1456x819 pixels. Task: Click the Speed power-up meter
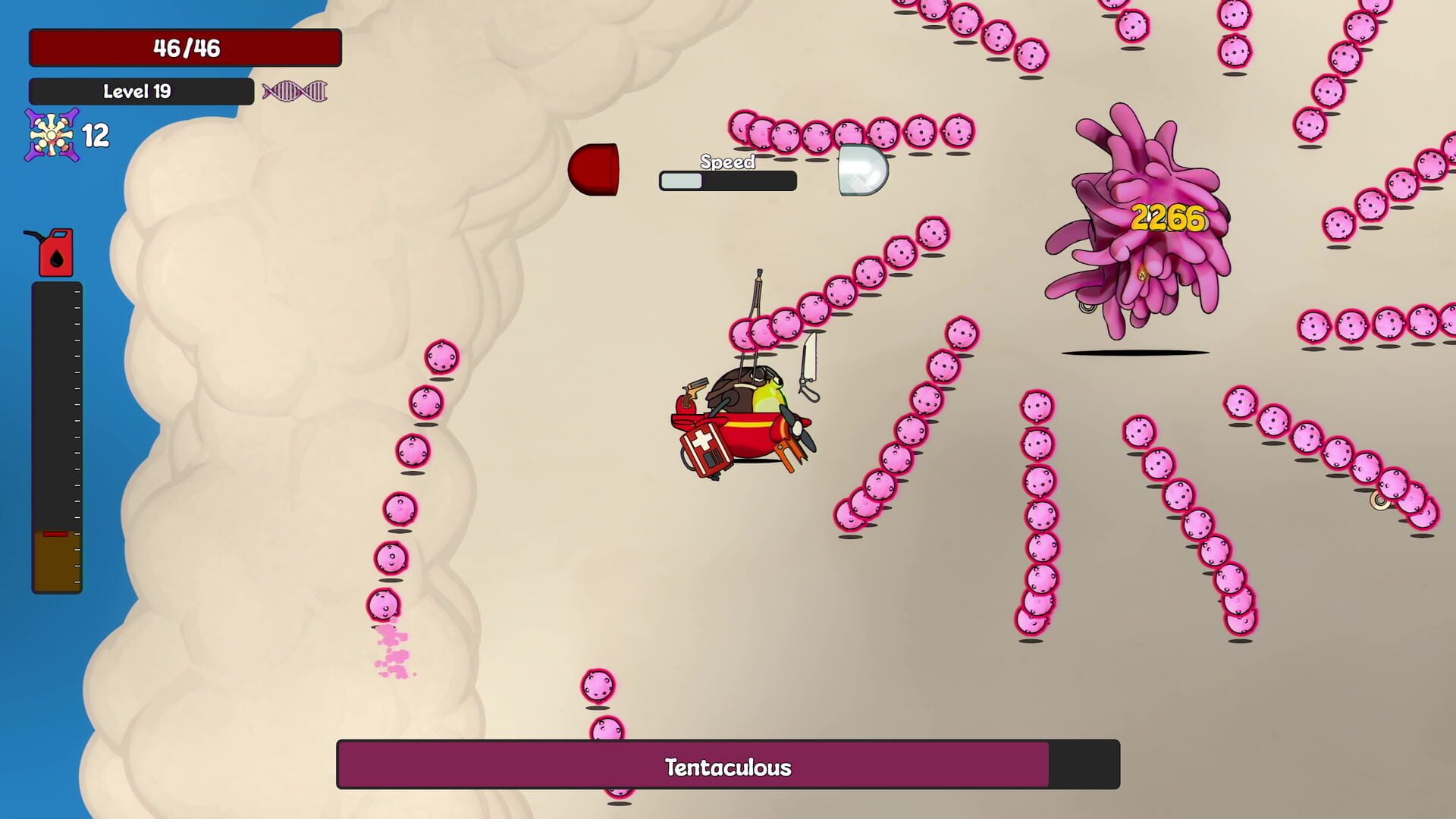[x=727, y=180]
